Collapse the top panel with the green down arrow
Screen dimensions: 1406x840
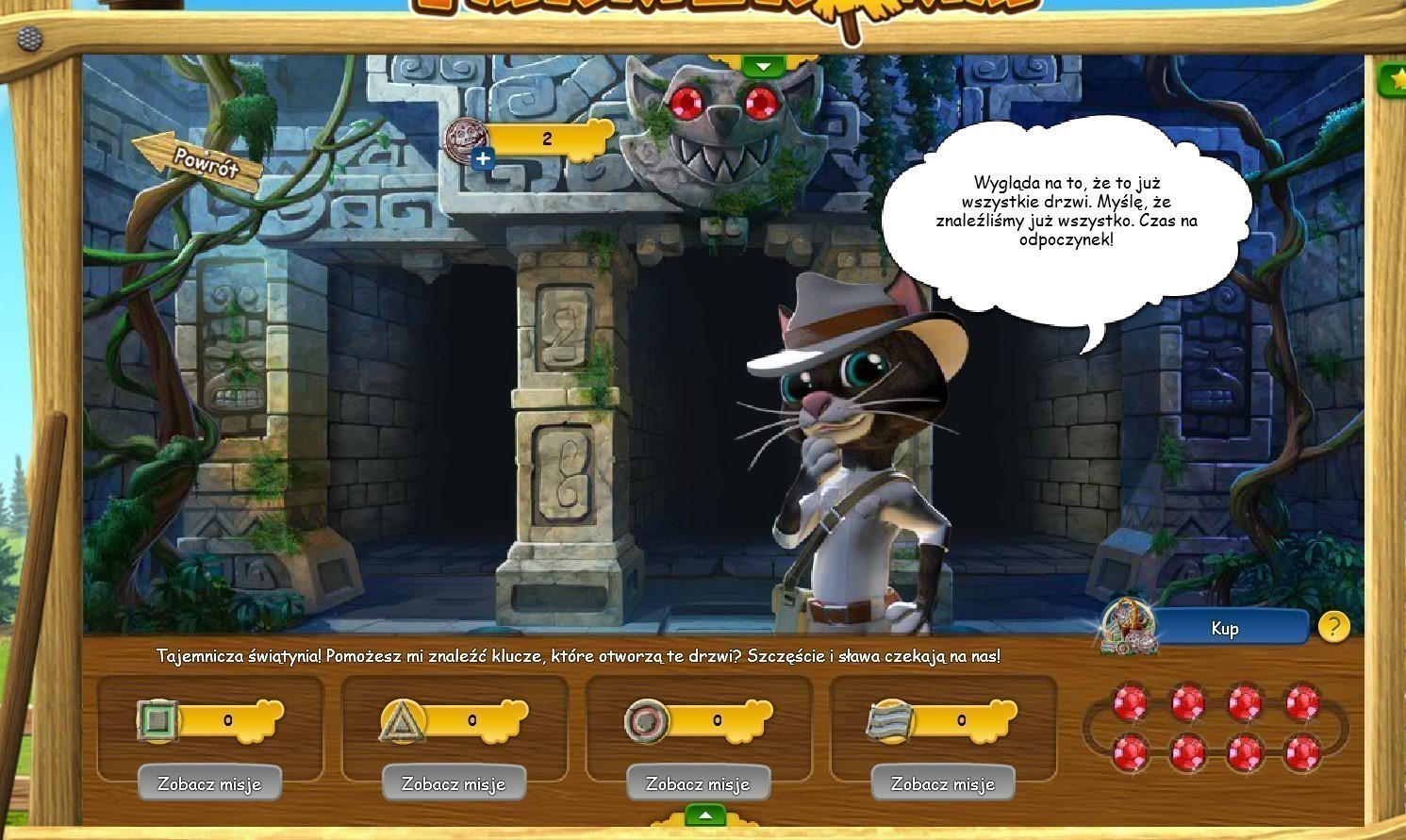click(x=763, y=67)
